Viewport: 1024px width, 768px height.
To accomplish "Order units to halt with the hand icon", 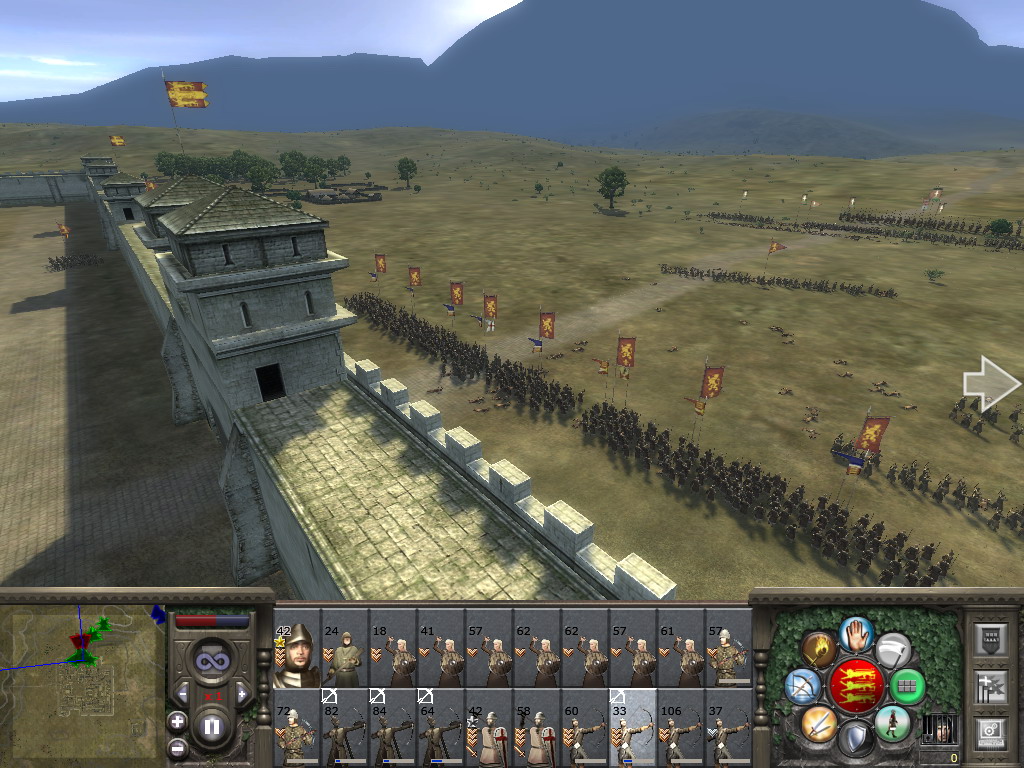I will click(857, 633).
